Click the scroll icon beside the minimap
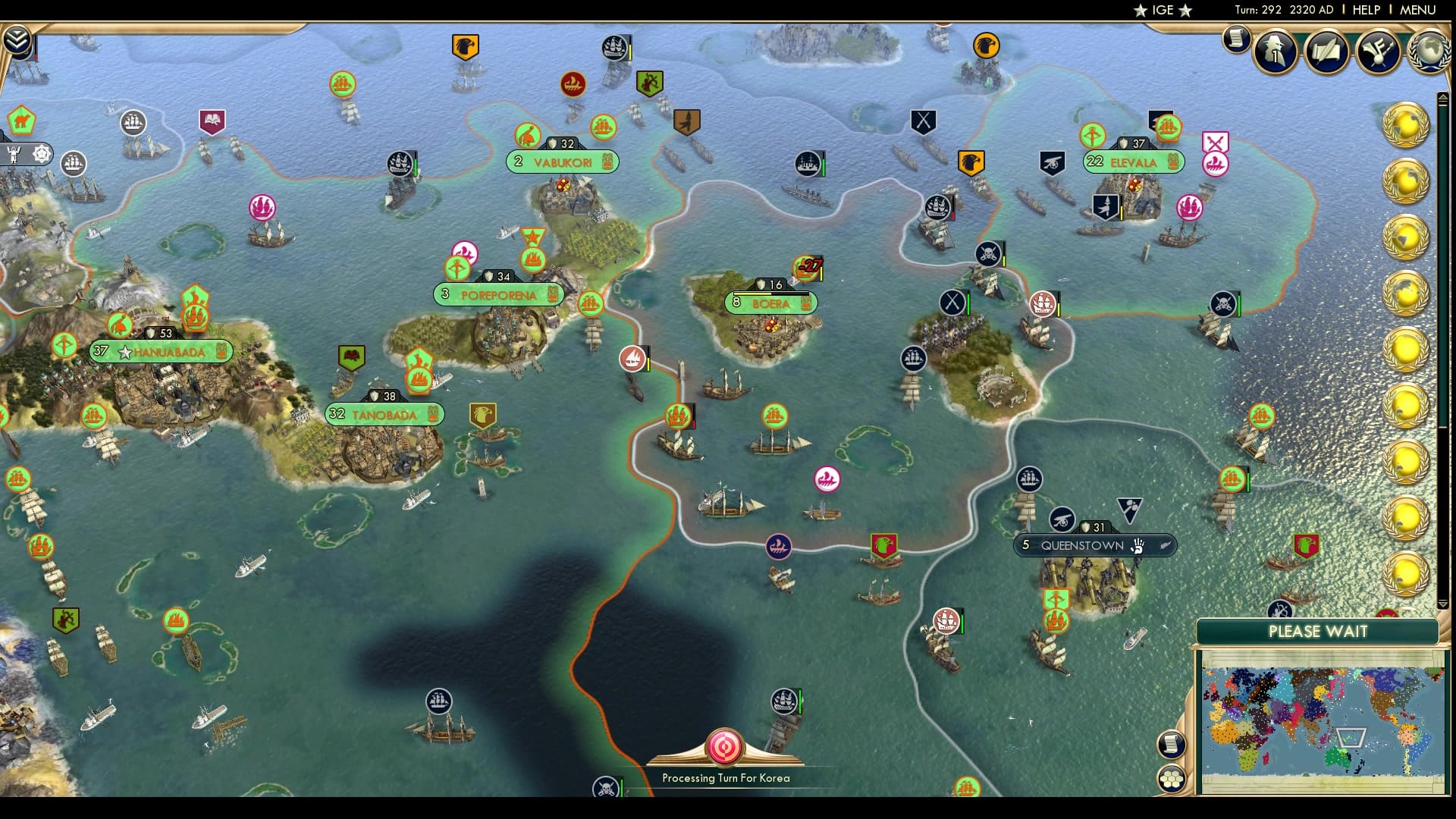 1171,744
